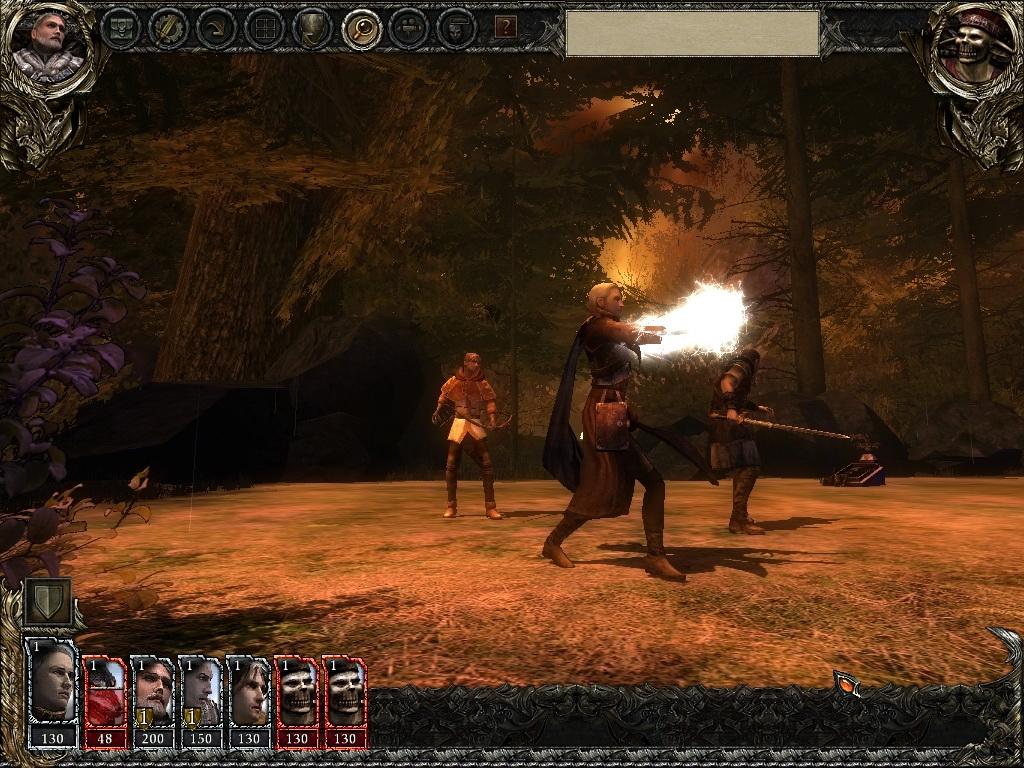
Task: Click the sword and gear icon
Action: pos(168,28)
